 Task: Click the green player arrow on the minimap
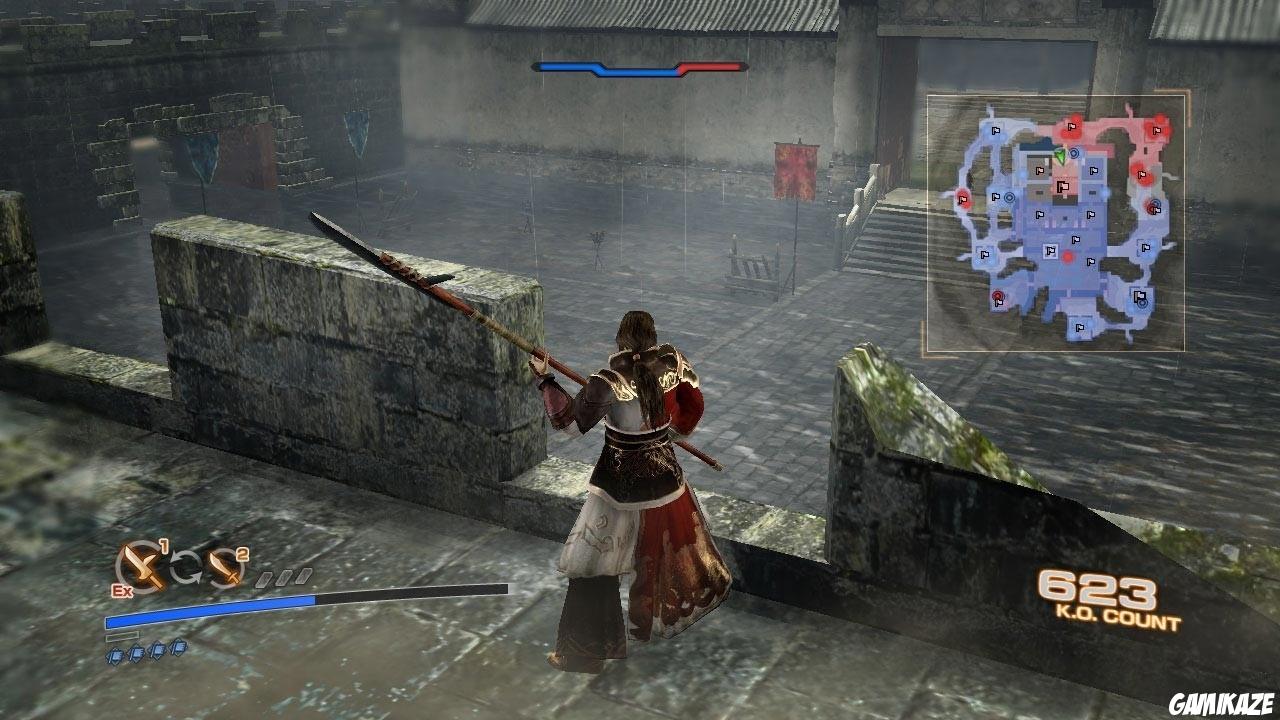point(1060,156)
